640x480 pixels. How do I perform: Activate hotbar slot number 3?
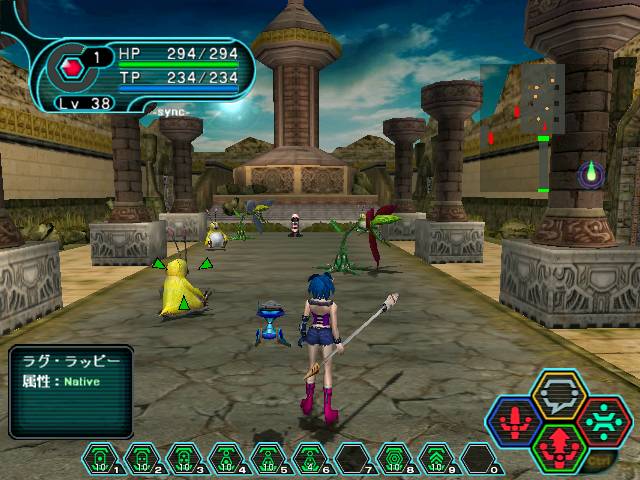[185, 458]
